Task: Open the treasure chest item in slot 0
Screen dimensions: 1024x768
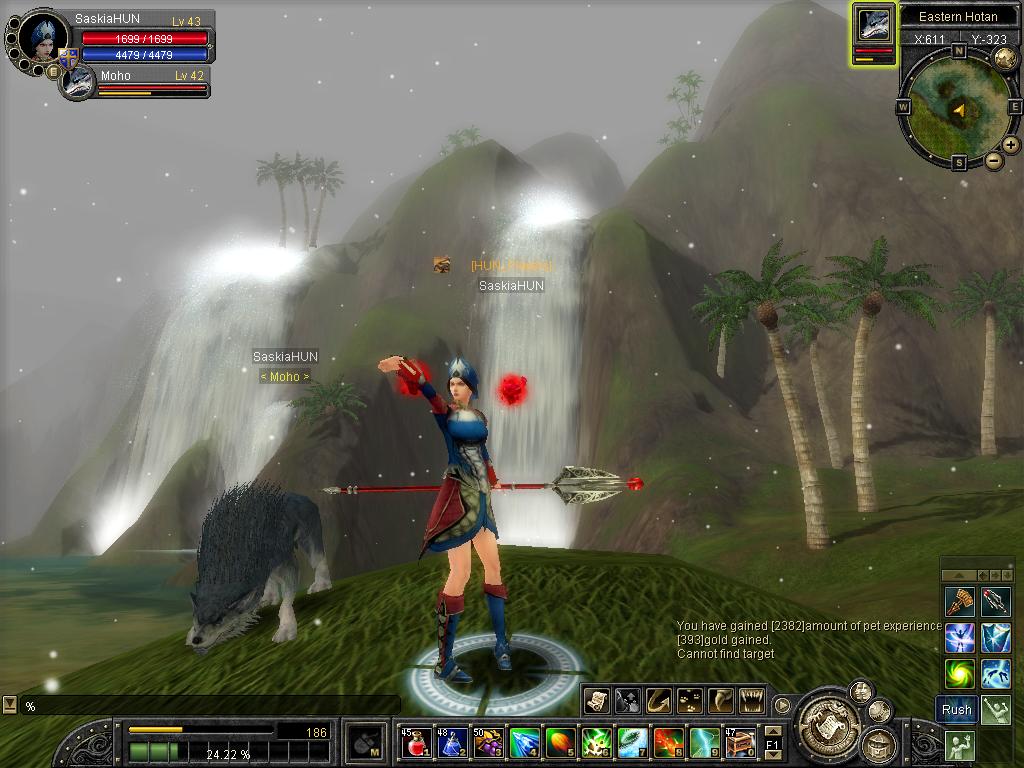Action: point(740,743)
